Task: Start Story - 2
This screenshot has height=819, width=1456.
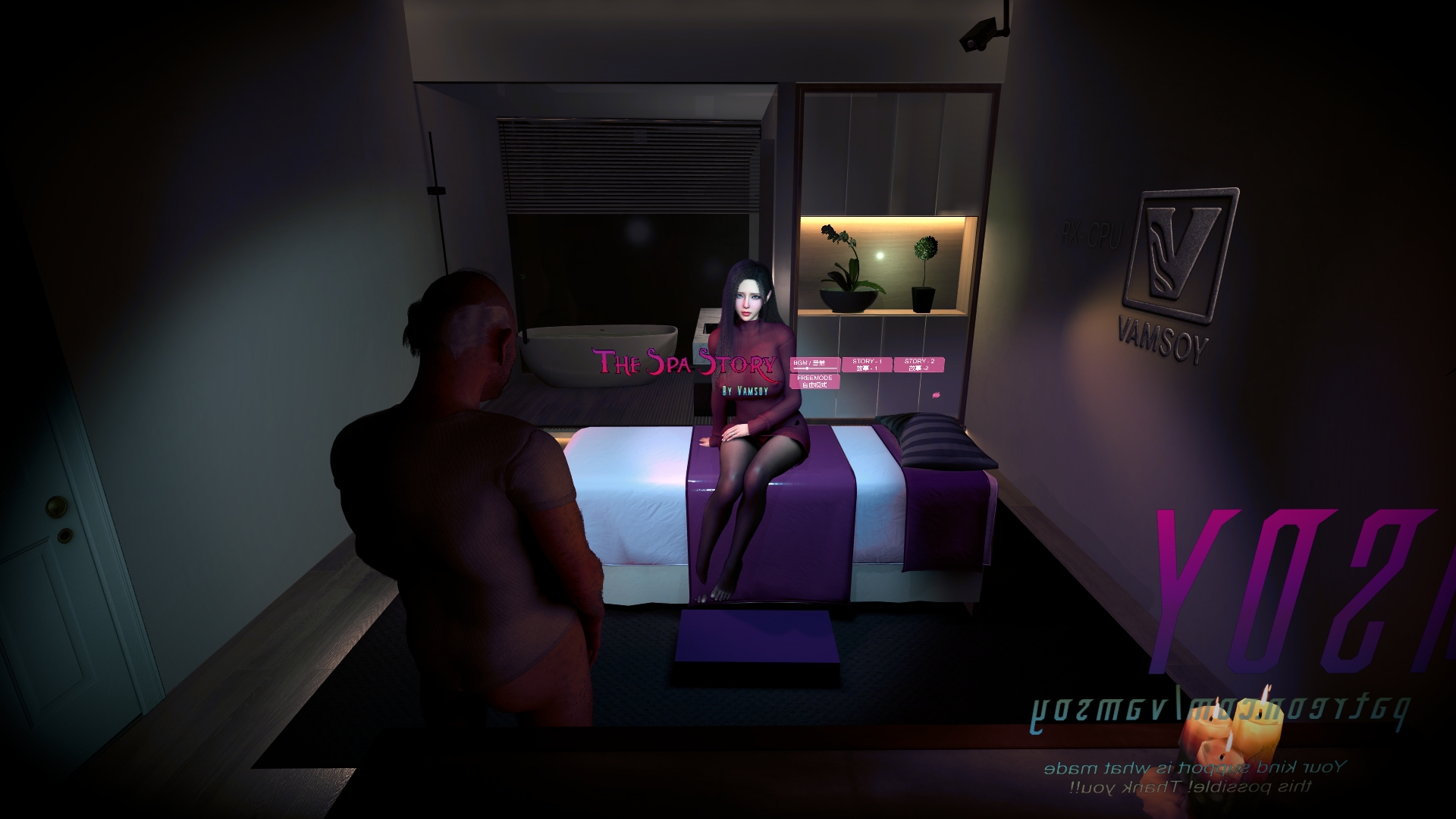Action: coord(918,365)
